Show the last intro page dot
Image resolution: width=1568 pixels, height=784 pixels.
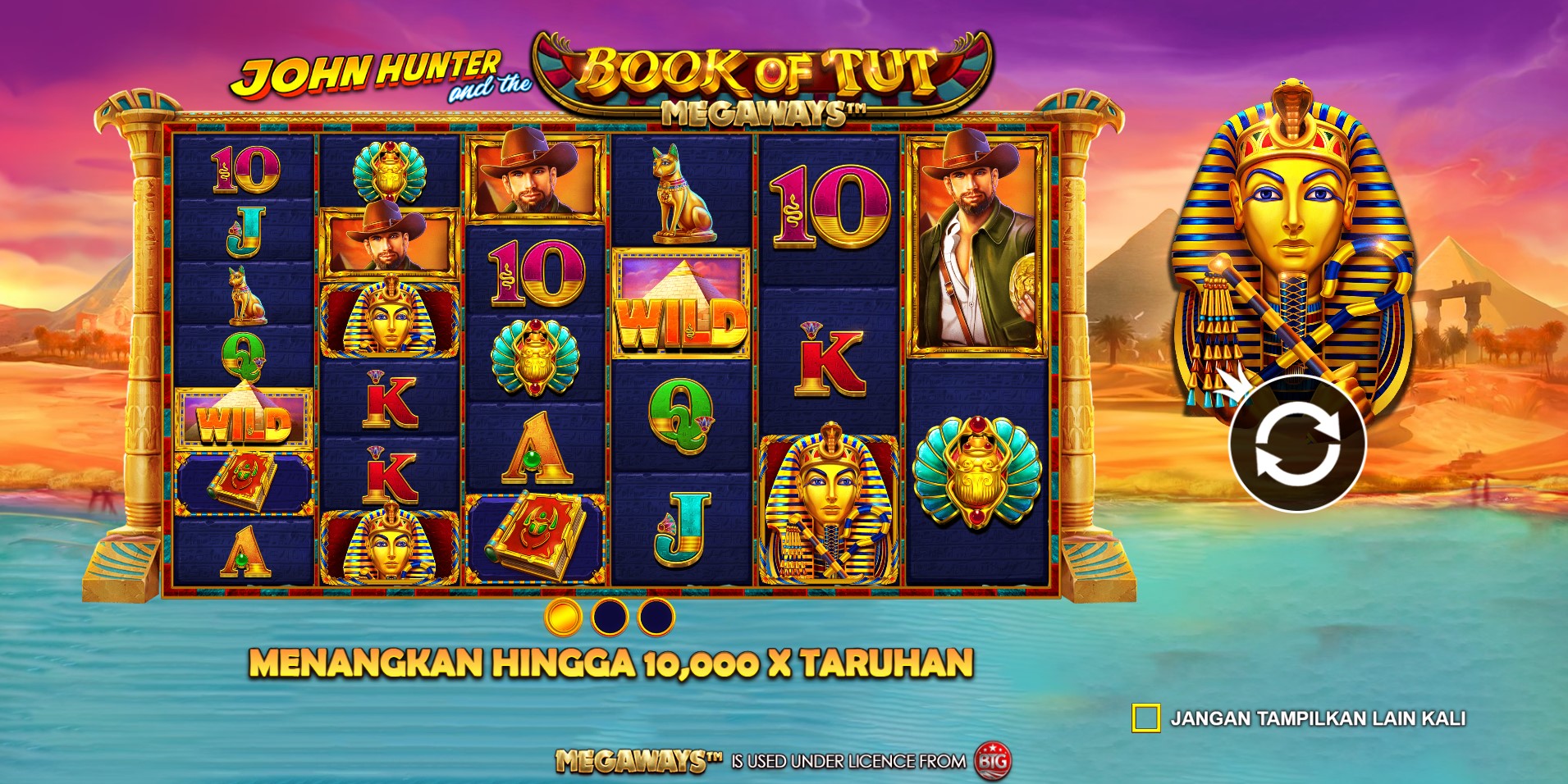pyautogui.click(x=656, y=617)
